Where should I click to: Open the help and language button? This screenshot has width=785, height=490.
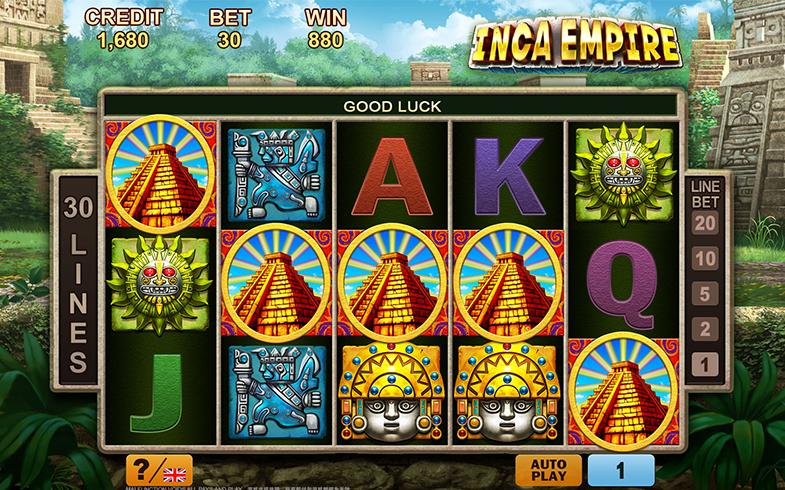(x=159, y=470)
